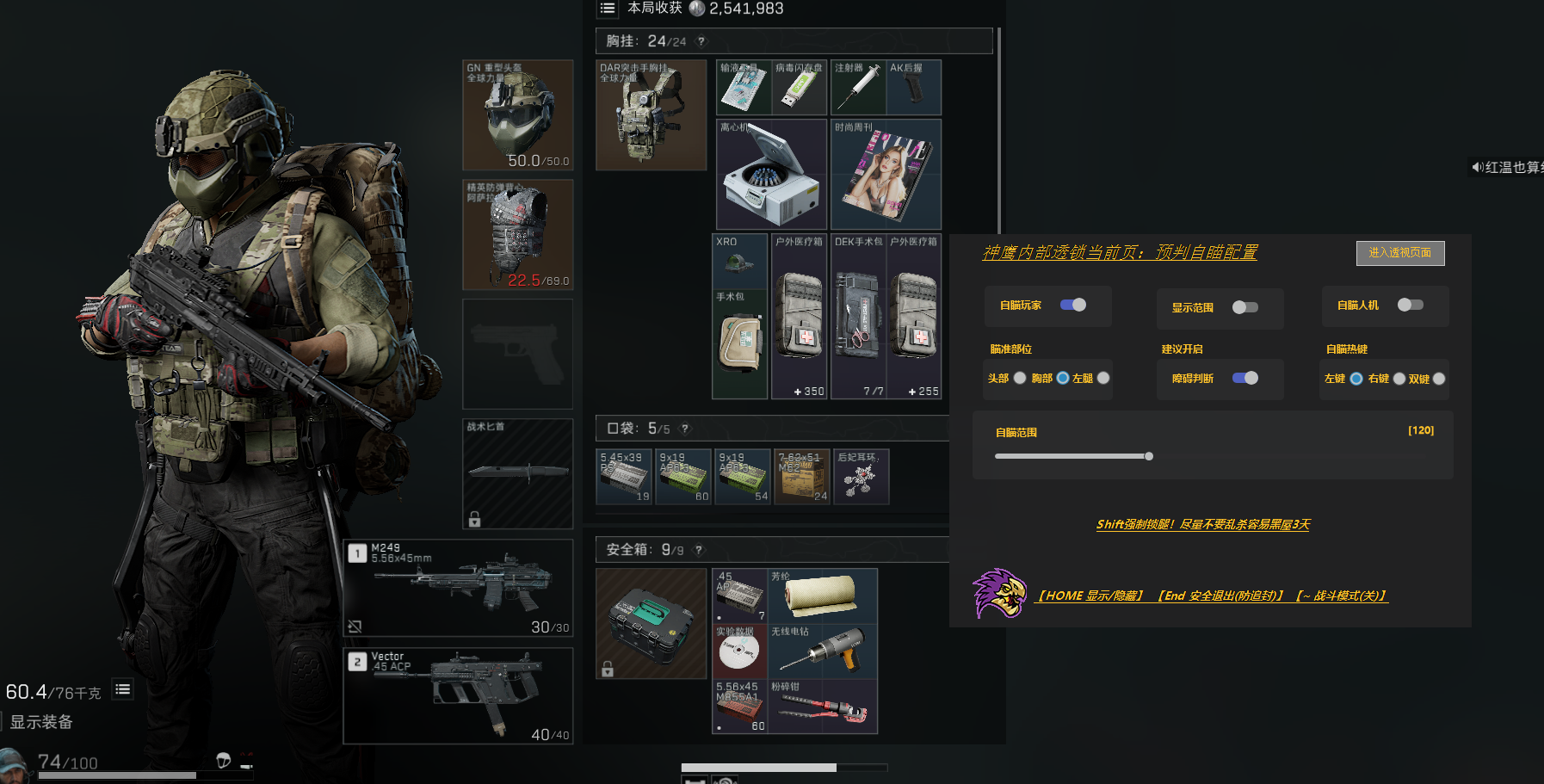Select the centrifuge item
This screenshot has width=1544, height=784.
pyautogui.click(x=771, y=174)
